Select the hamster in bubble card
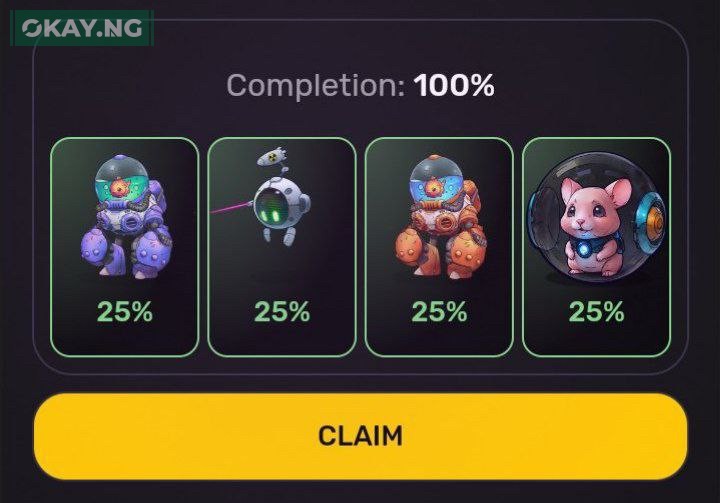The width and height of the screenshot is (720, 503). click(x=596, y=246)
